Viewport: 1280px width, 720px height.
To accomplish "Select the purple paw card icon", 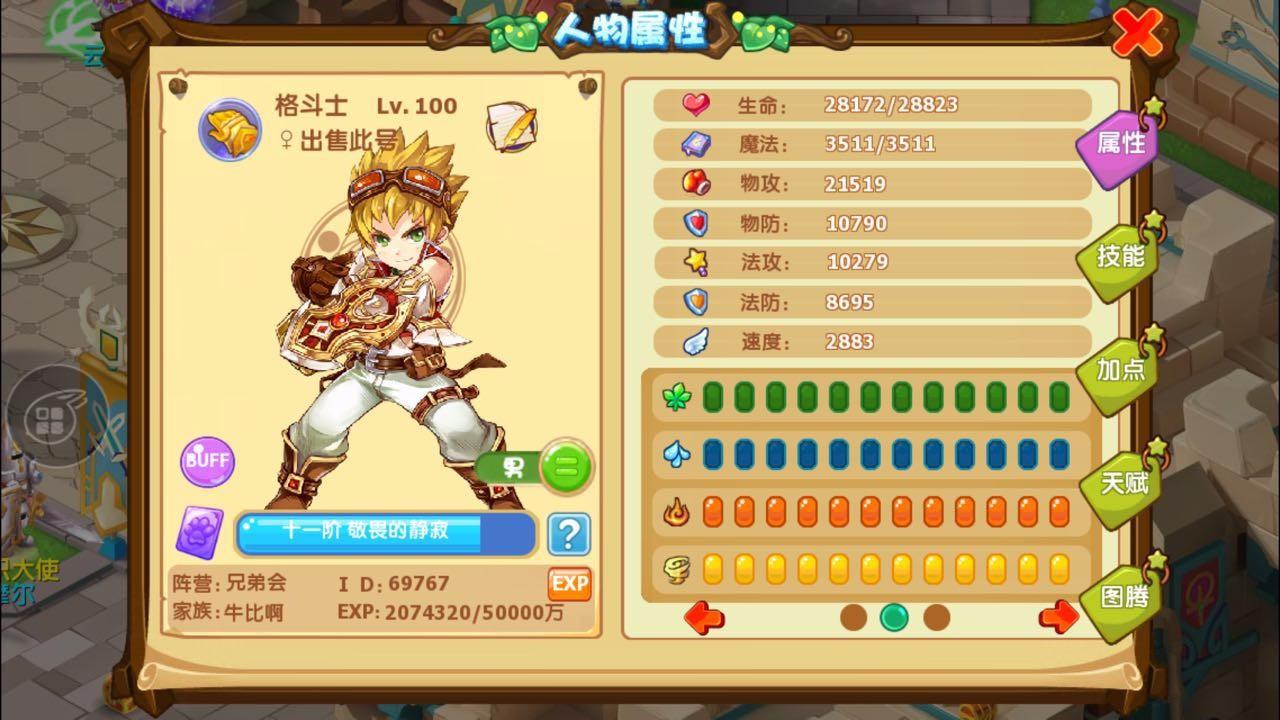I will click(x=200, y=532).
